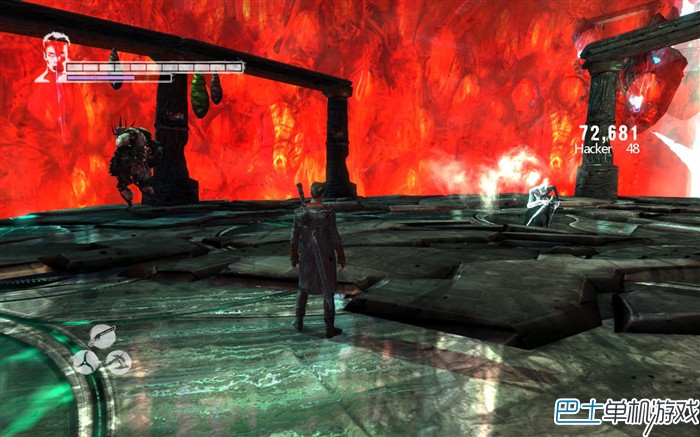Screen dimensions: 700x437
Task: Choose the three-bladed shuriken weapon icon
Action: 87,361
